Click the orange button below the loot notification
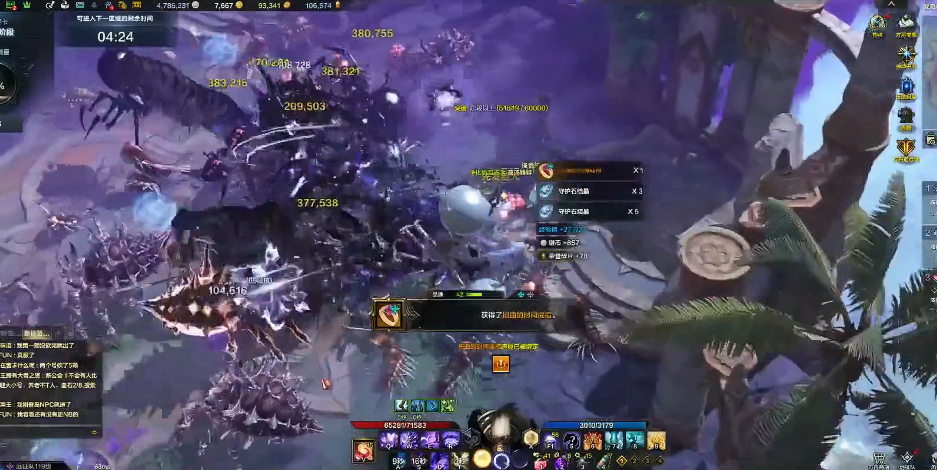937x470 pixels. coord(500,365)
